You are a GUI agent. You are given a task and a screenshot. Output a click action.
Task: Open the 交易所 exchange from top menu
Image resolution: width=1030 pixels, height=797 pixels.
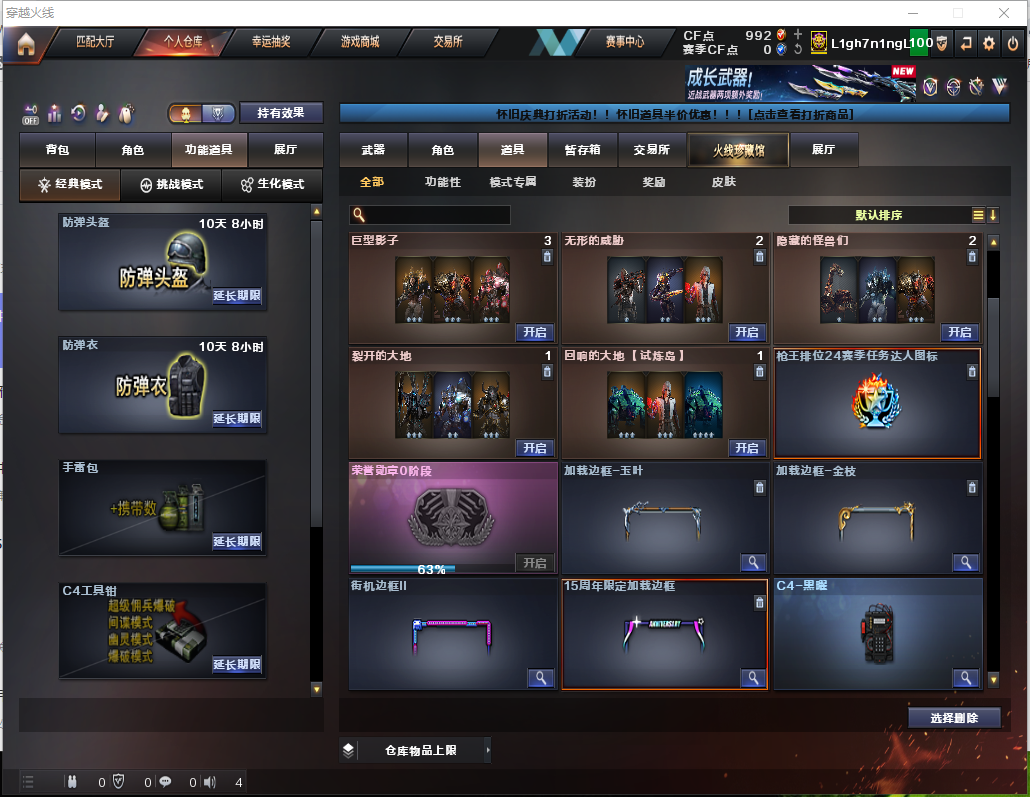[x=447, y=42]
